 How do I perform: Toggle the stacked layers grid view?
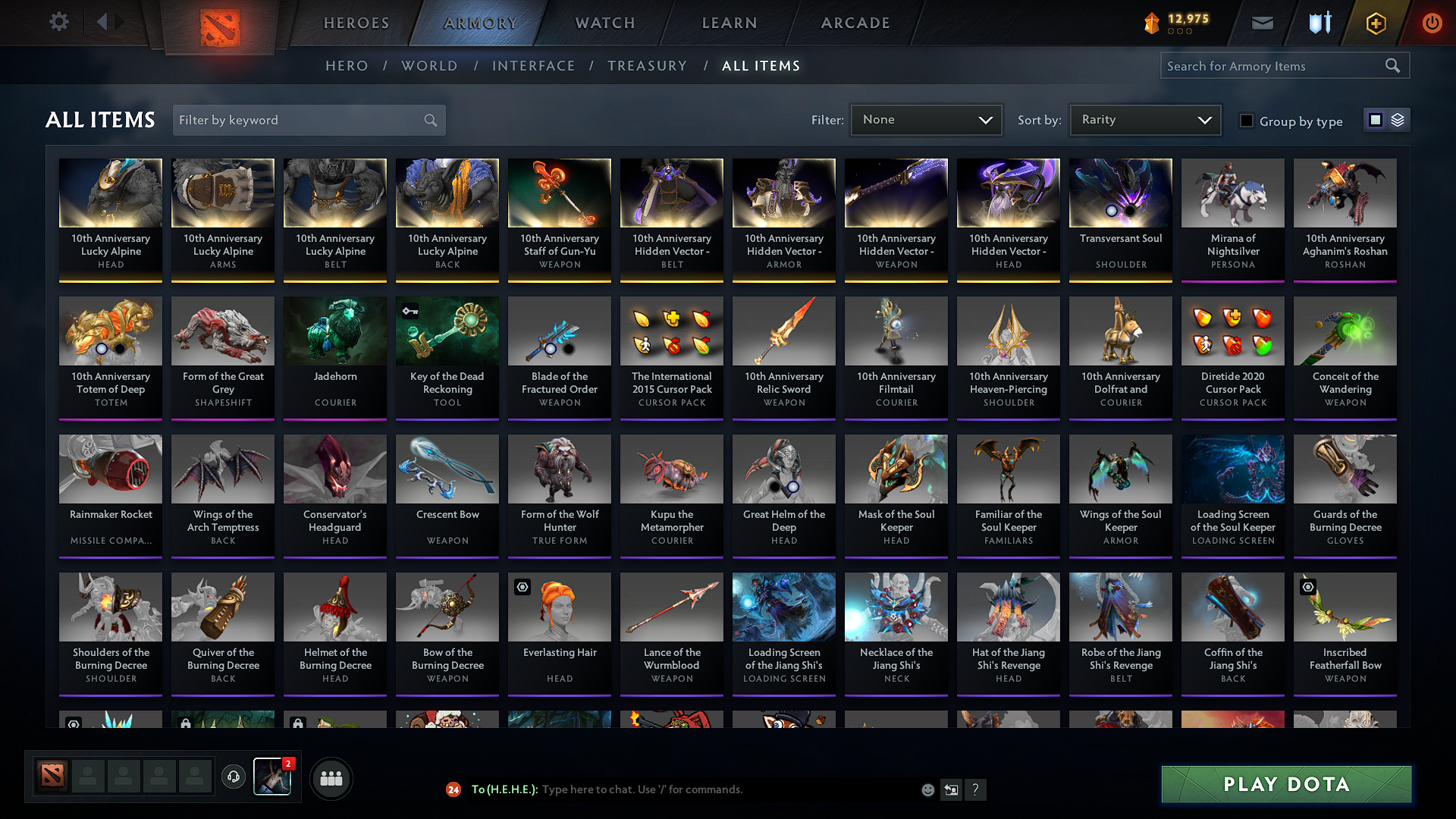[1399, 120]
